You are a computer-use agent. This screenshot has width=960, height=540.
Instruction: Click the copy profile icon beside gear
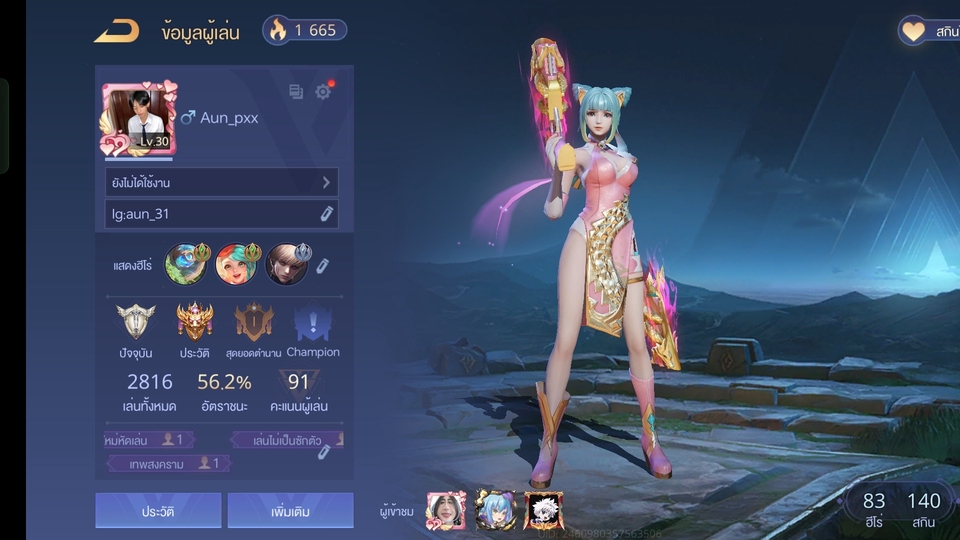296,92
